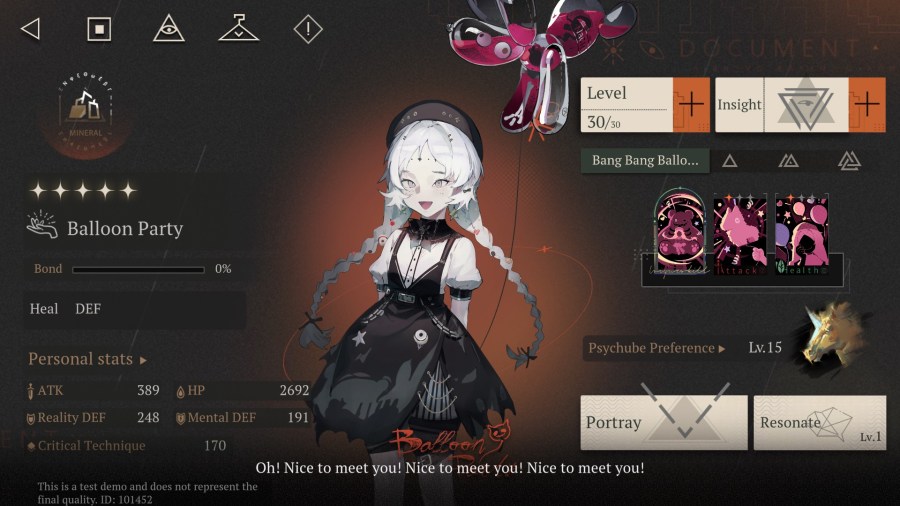Open Psychube Preference
This screenshot has width=900, height=506.
pyautogui.click(x=656, y=348)
